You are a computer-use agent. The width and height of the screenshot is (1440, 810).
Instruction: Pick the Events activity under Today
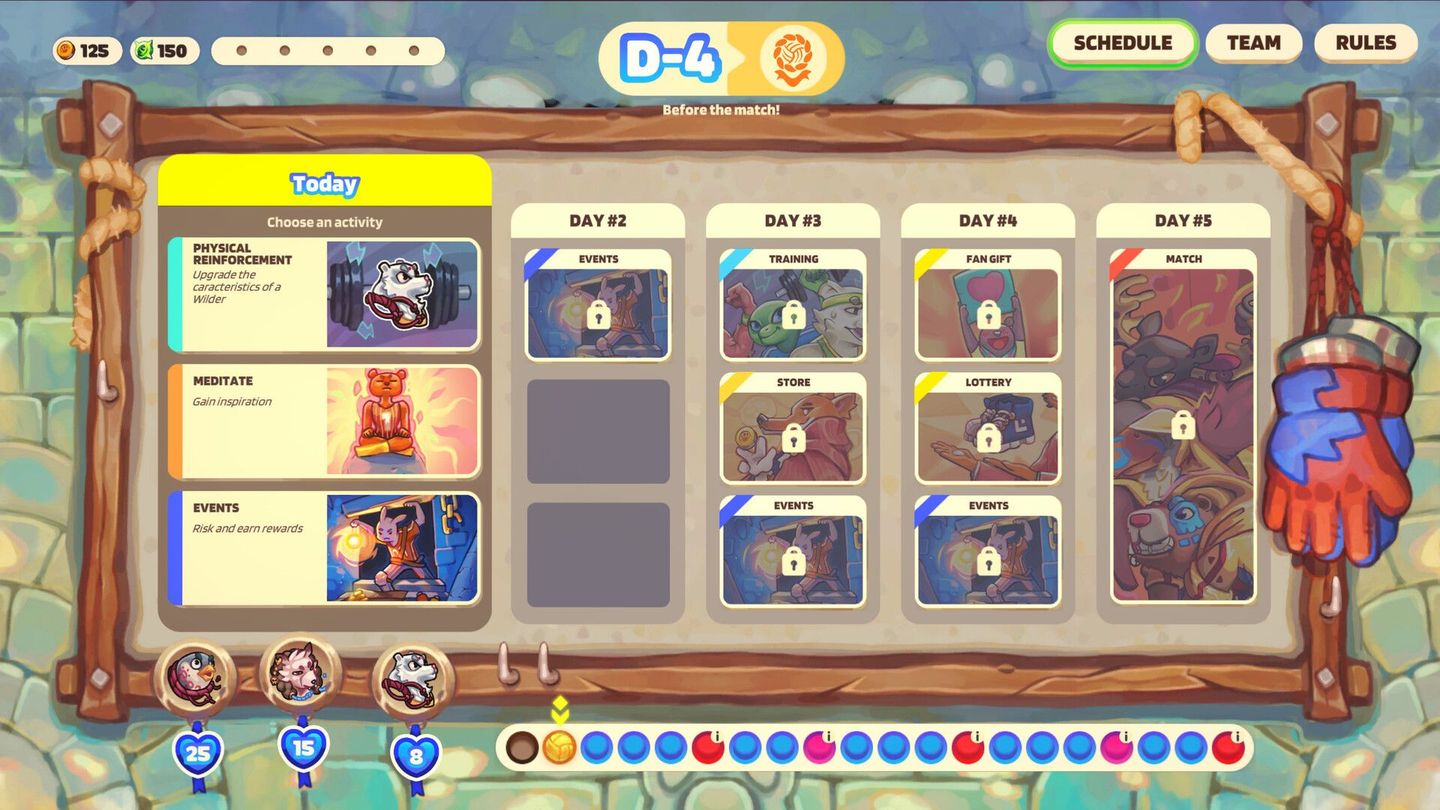tap(325, 545)
